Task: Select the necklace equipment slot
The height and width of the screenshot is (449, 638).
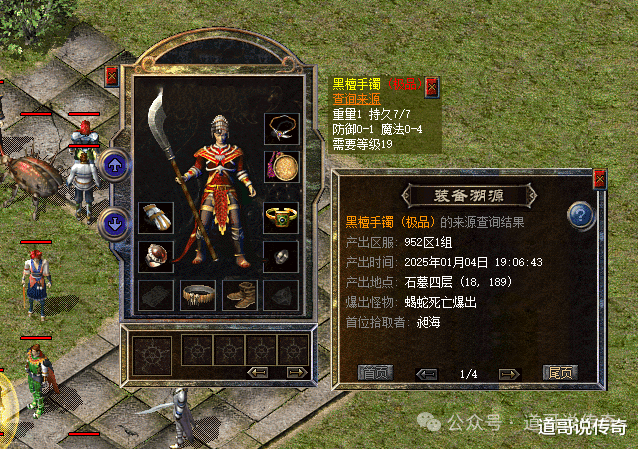Action: [282, 128]
